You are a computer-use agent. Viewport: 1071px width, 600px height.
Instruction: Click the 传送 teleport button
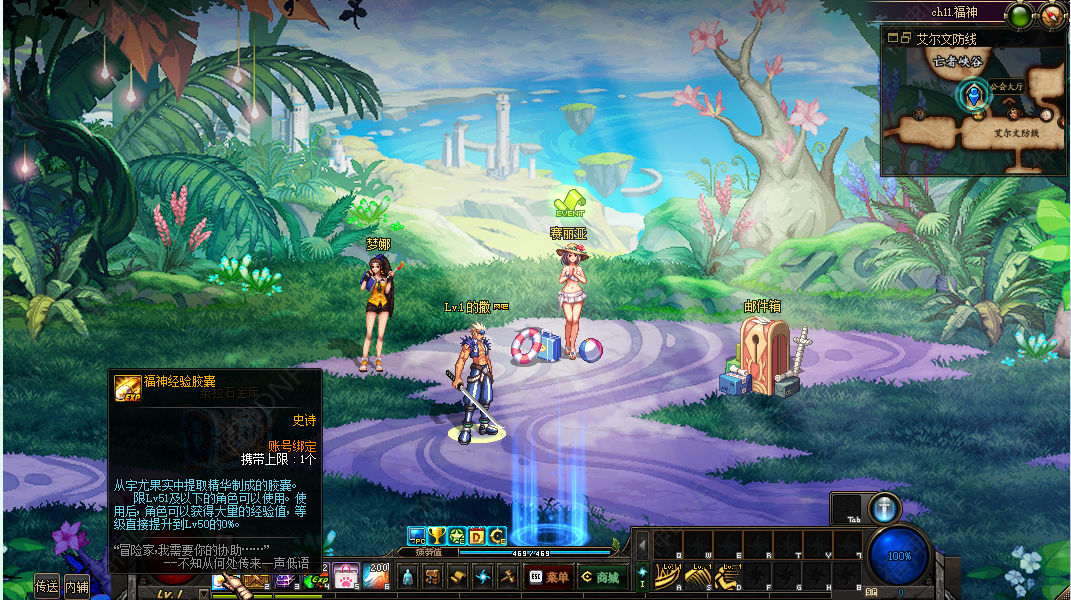pos(47,586)
